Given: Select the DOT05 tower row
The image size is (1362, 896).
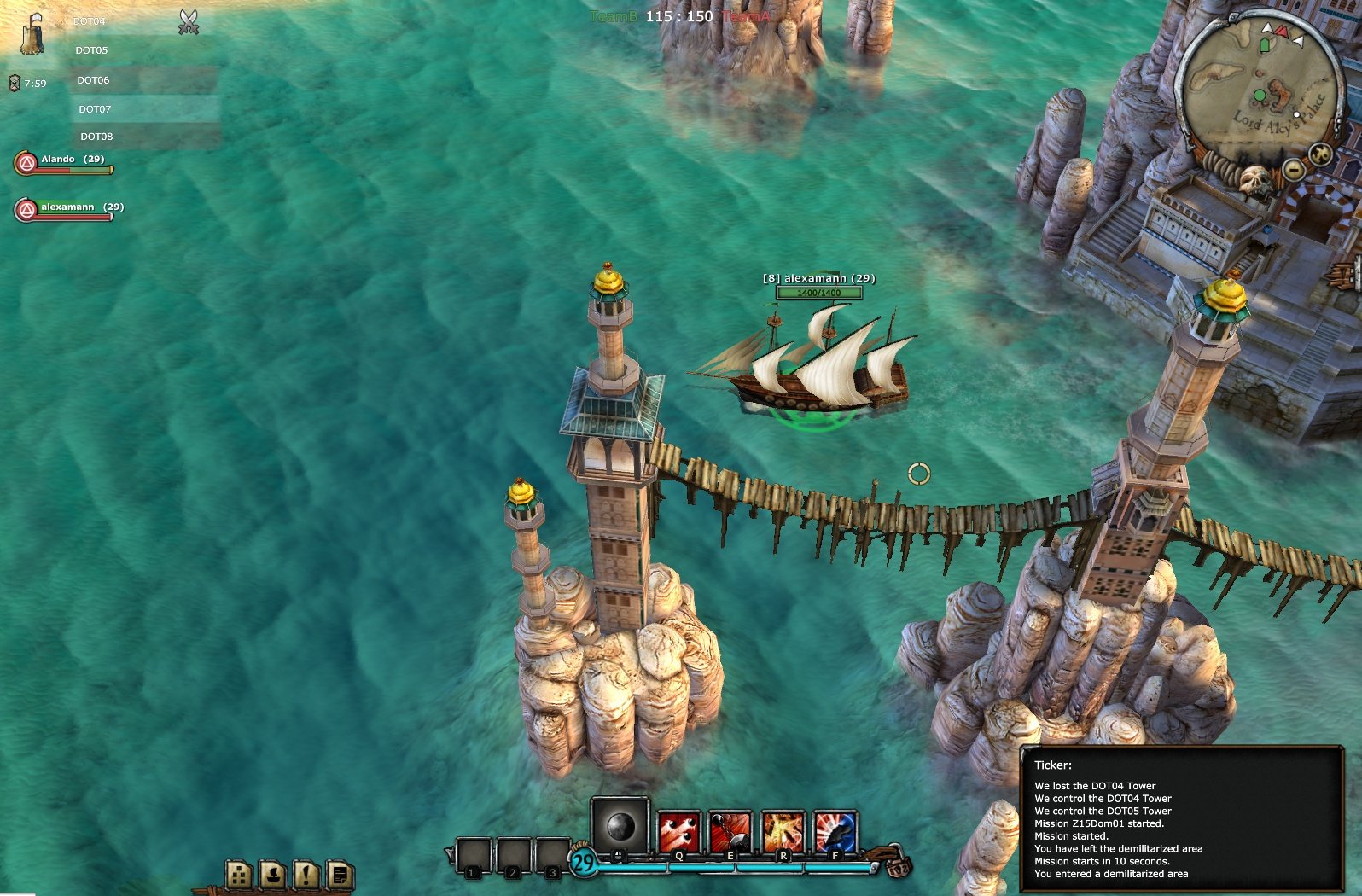Looking at the screenshot, I should coord(91,50).
